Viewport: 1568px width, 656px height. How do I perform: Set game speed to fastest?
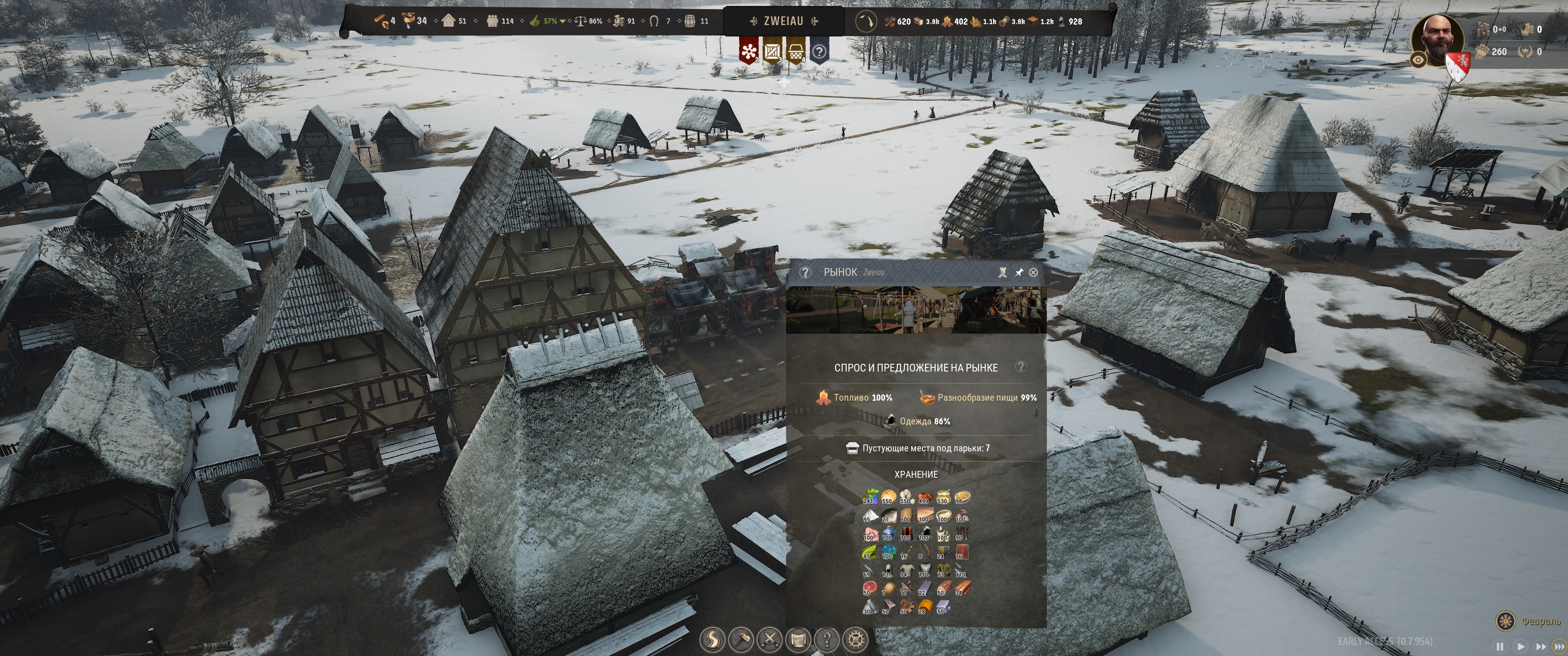(1559, 646)
